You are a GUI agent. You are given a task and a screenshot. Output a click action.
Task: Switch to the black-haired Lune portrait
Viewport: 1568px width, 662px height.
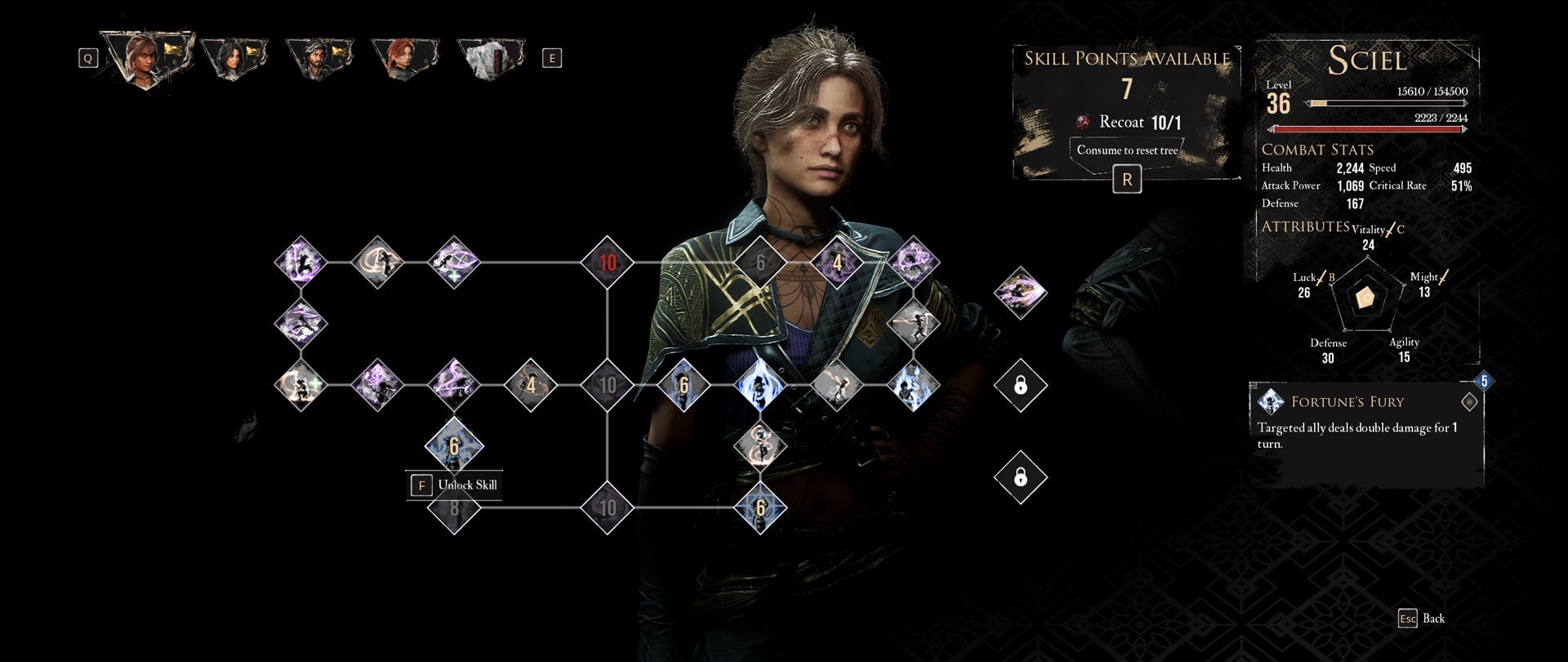[234, 57]
